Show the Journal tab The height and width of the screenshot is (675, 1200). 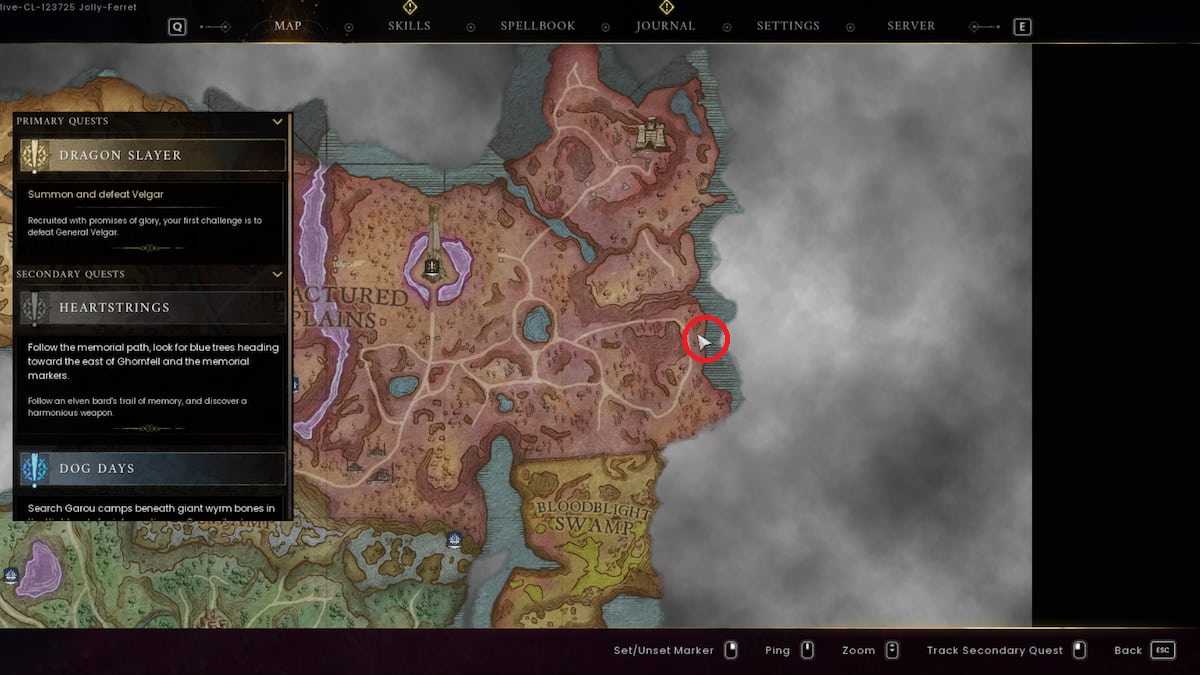pos(665,26)
